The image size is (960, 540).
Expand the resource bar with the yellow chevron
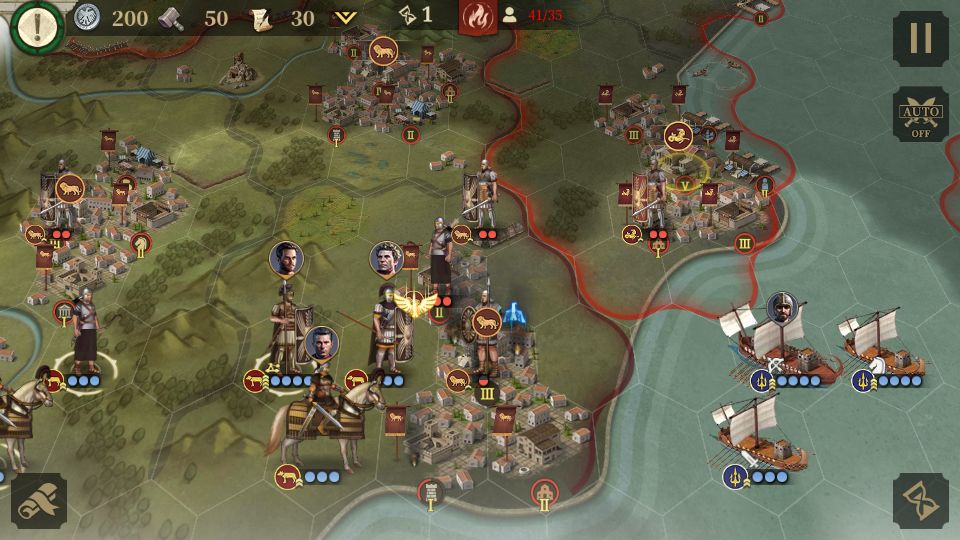[x=345, y=17]
